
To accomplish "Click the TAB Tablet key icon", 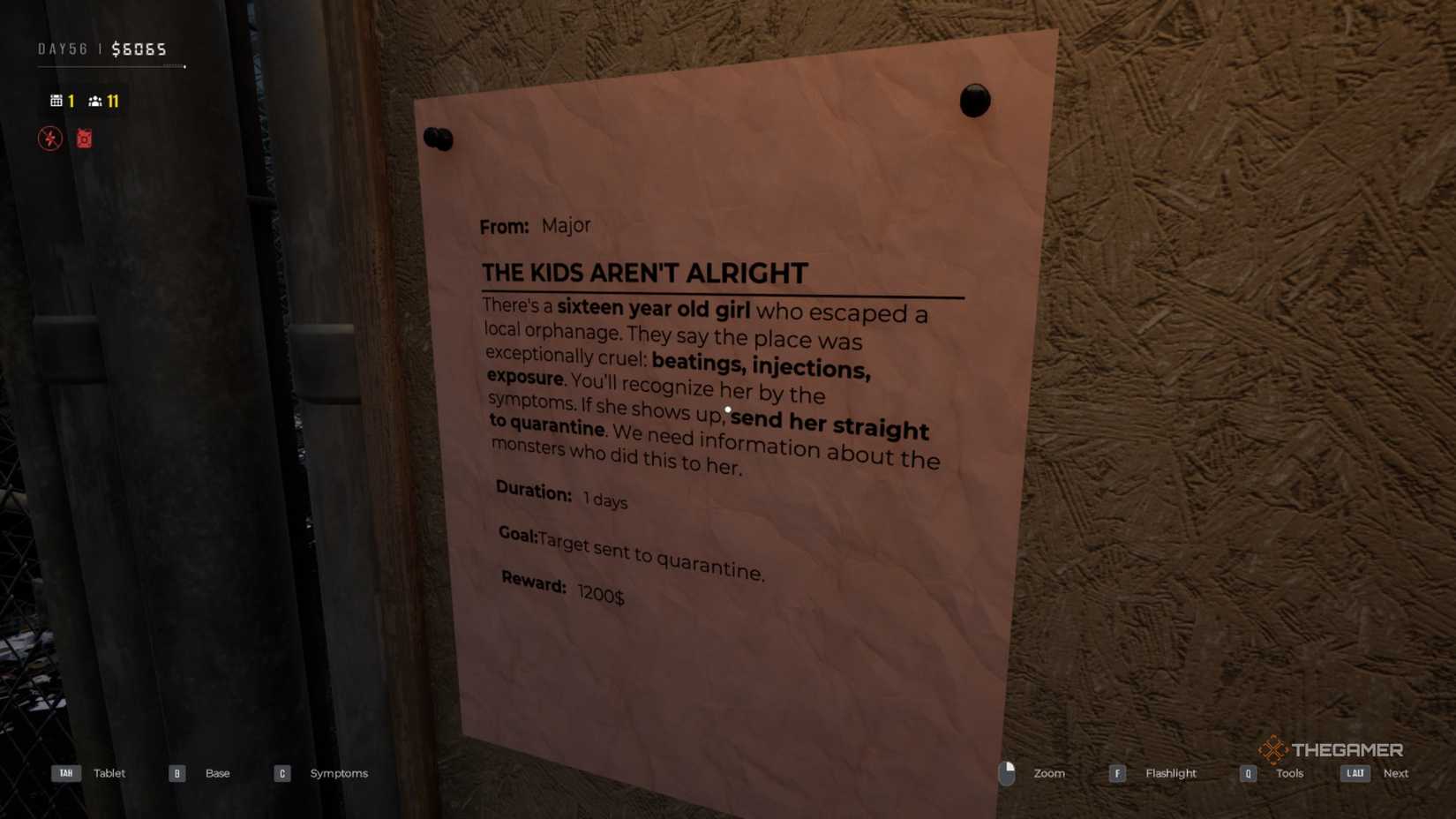I will tap(66, 773).
